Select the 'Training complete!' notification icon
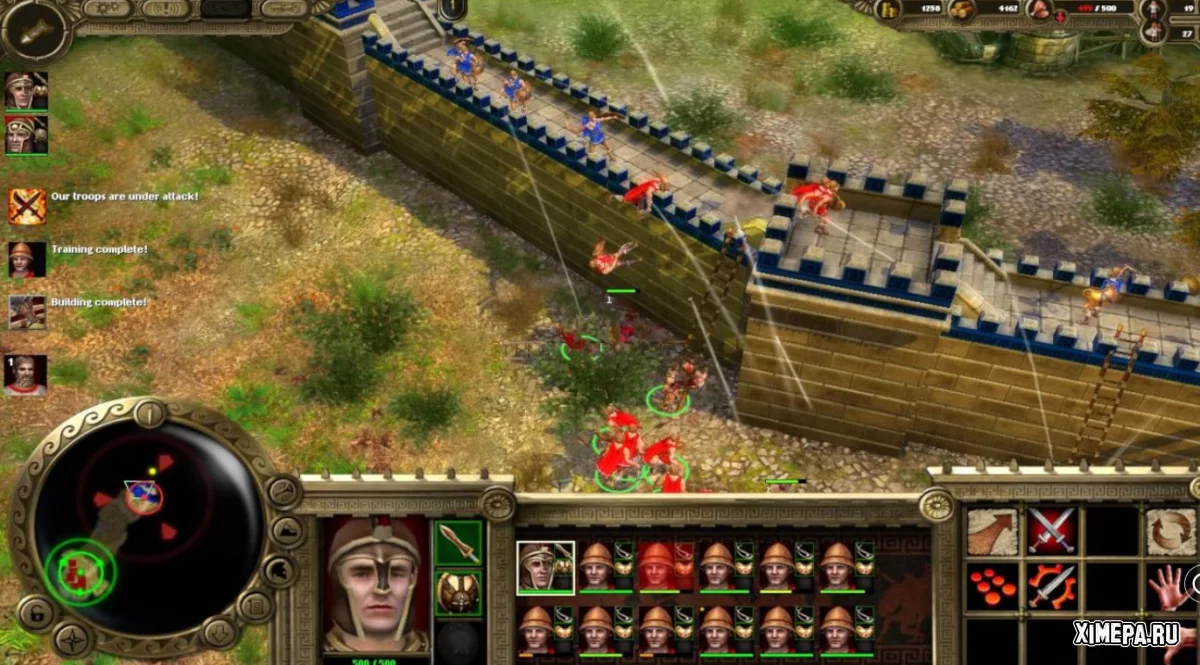The width and height of the screenshot is (1200, 665). pos(27,259)
